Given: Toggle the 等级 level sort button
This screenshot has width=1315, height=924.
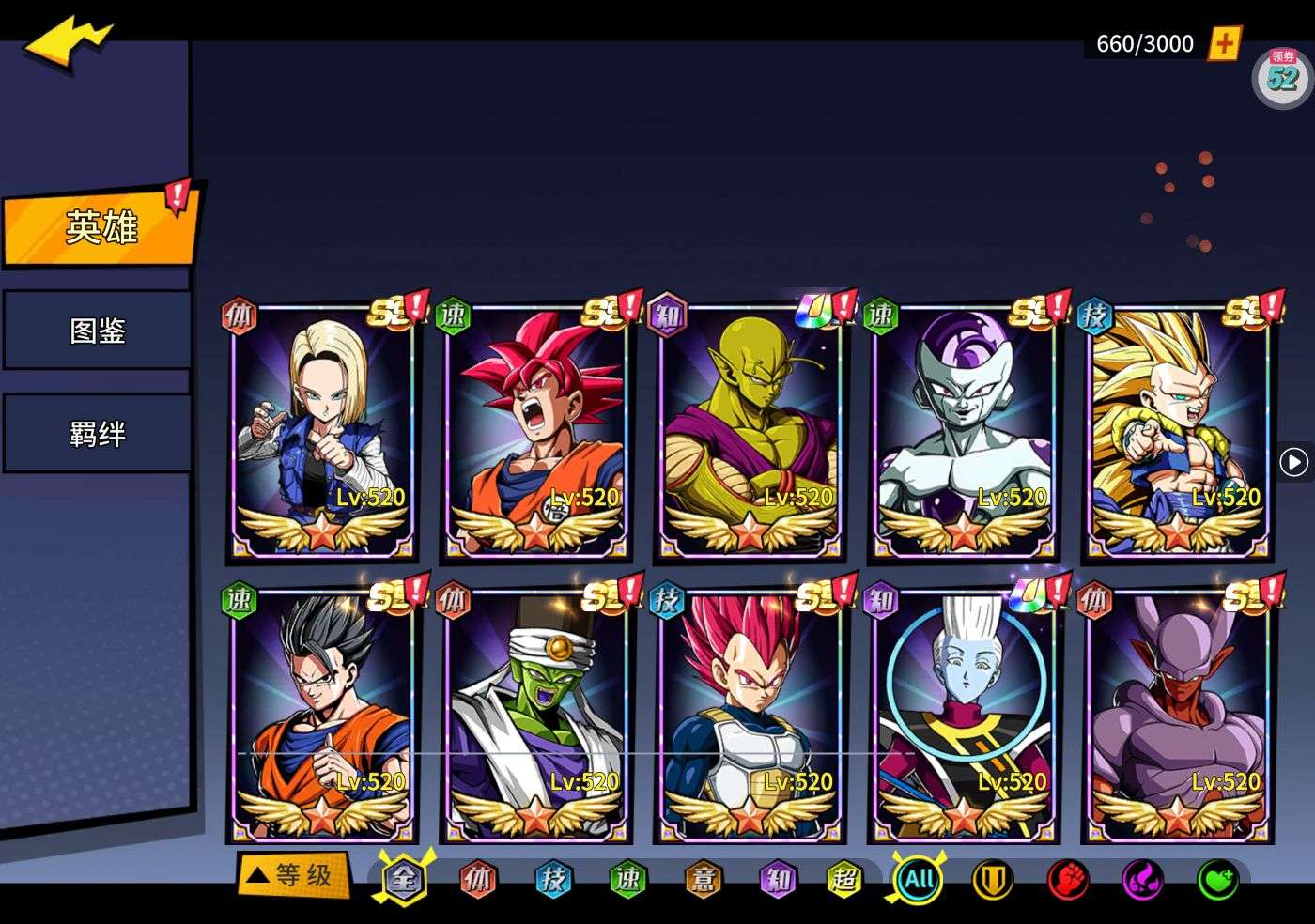Looking at the screenshot, I should point(293,876).
